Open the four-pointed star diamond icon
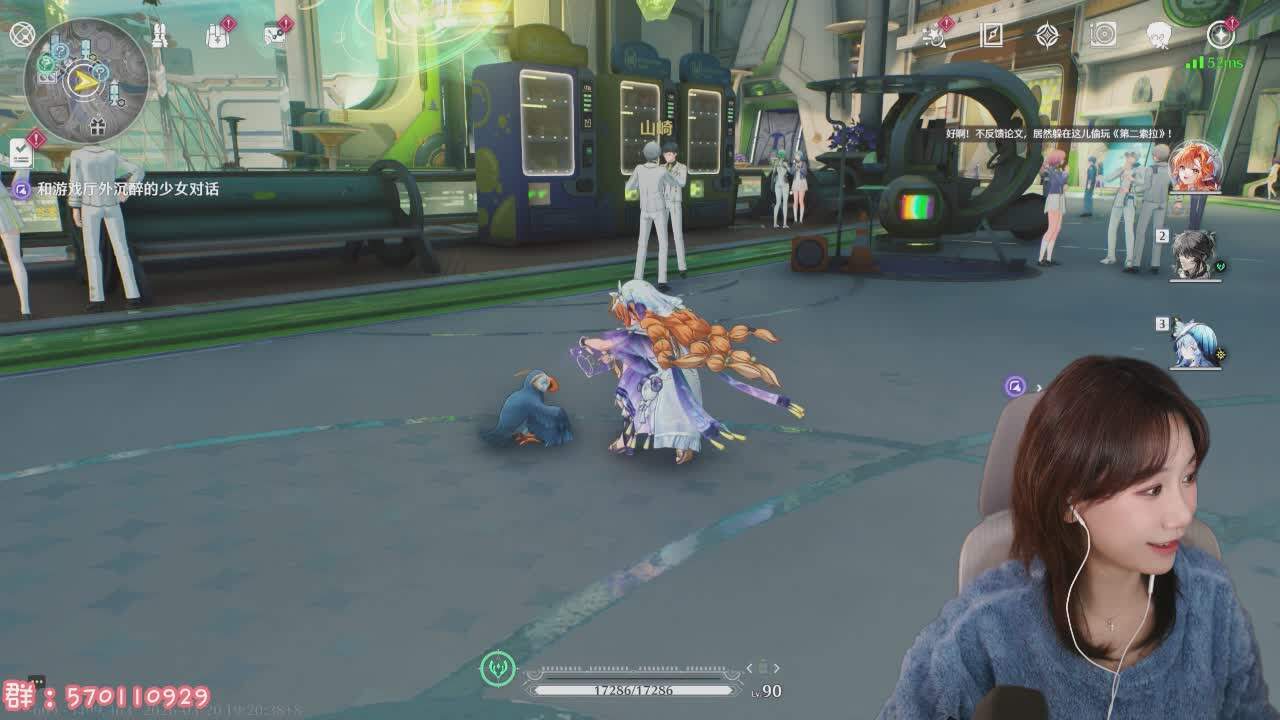 click(1047, 36)
